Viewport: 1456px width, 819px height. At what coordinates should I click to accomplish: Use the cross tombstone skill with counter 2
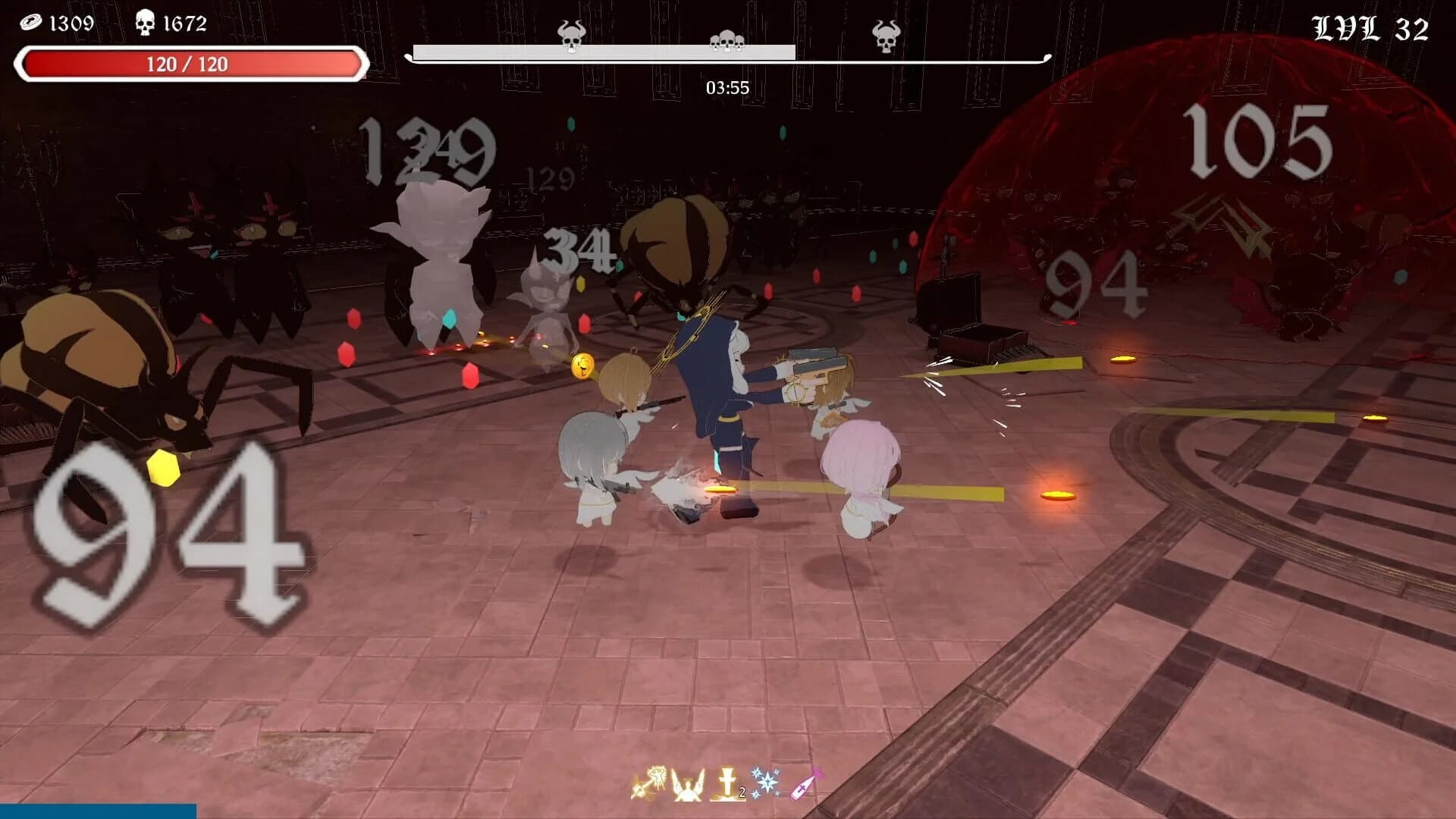[726, 785]
